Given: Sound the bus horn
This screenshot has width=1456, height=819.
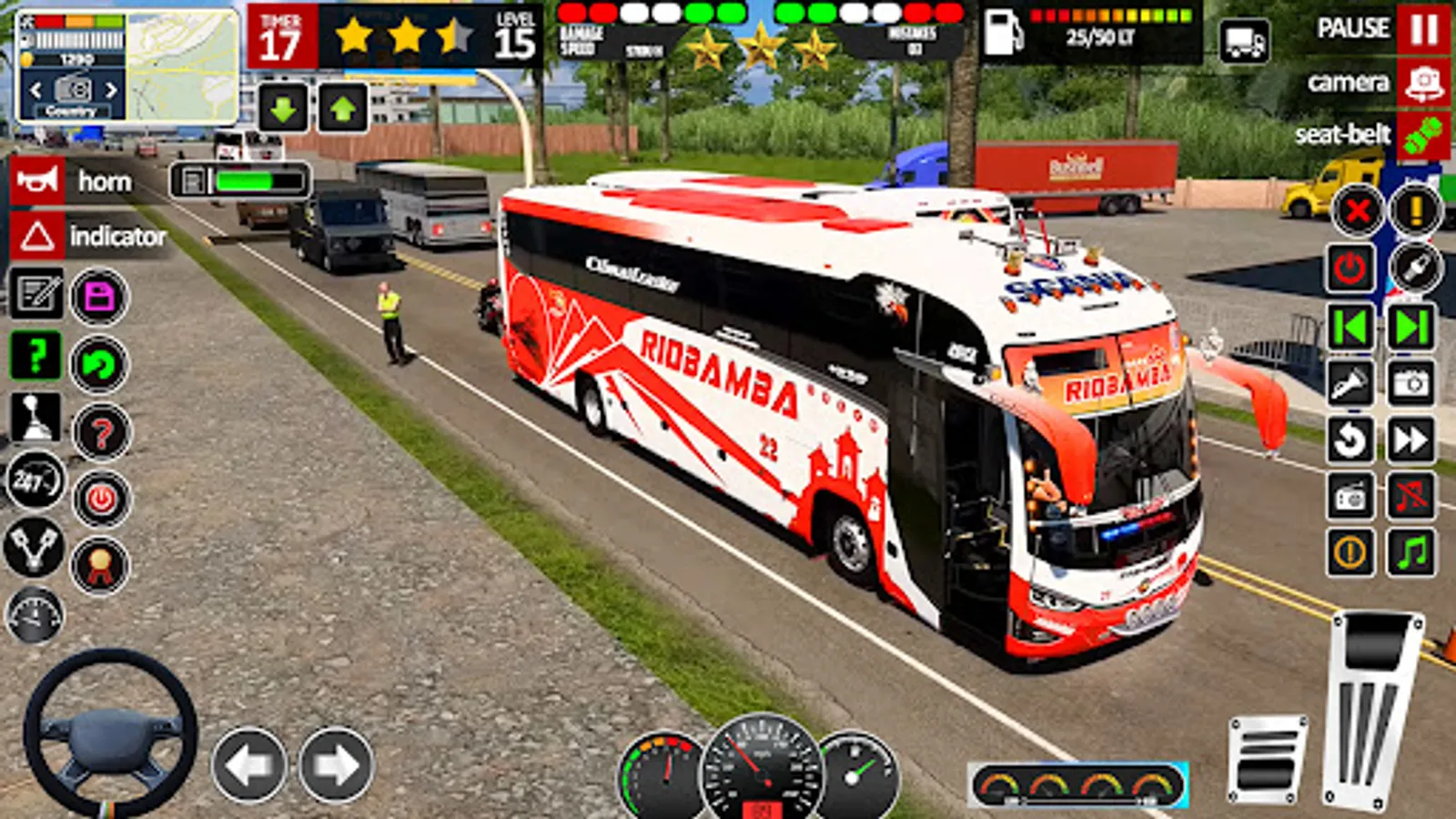Looking at the screenshot, I should click(36, 180).
